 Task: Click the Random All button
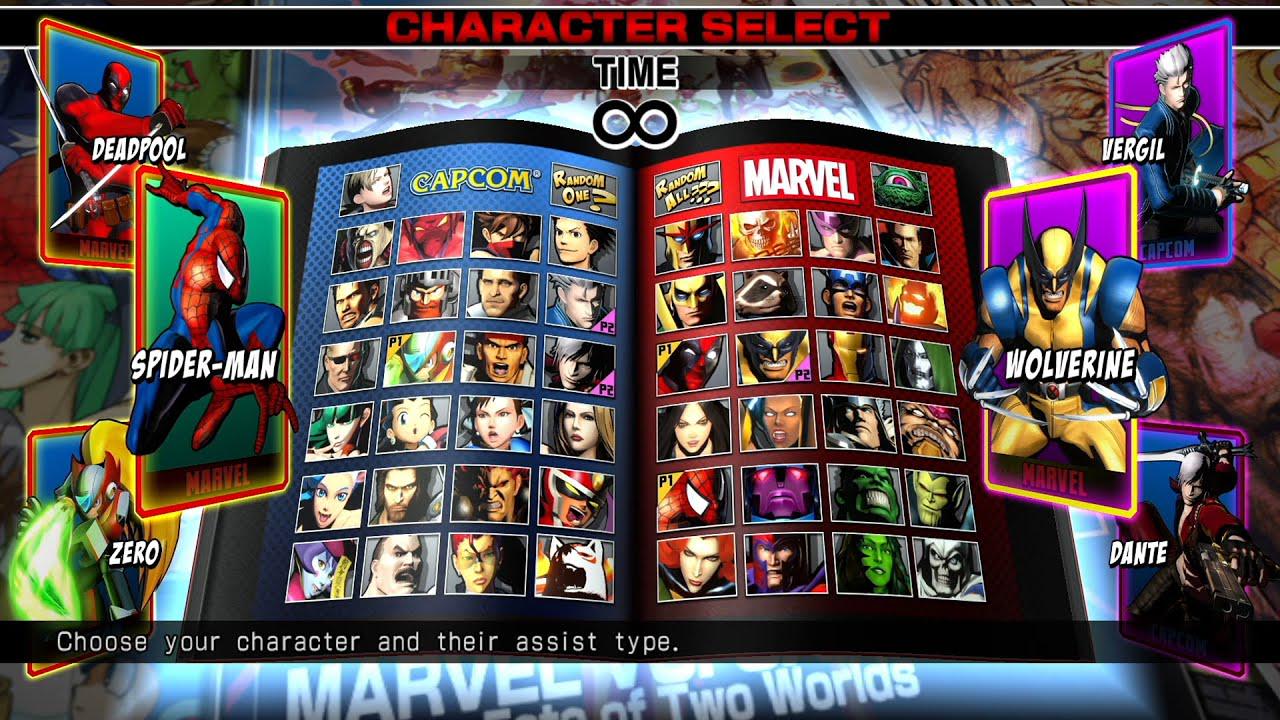685,183
